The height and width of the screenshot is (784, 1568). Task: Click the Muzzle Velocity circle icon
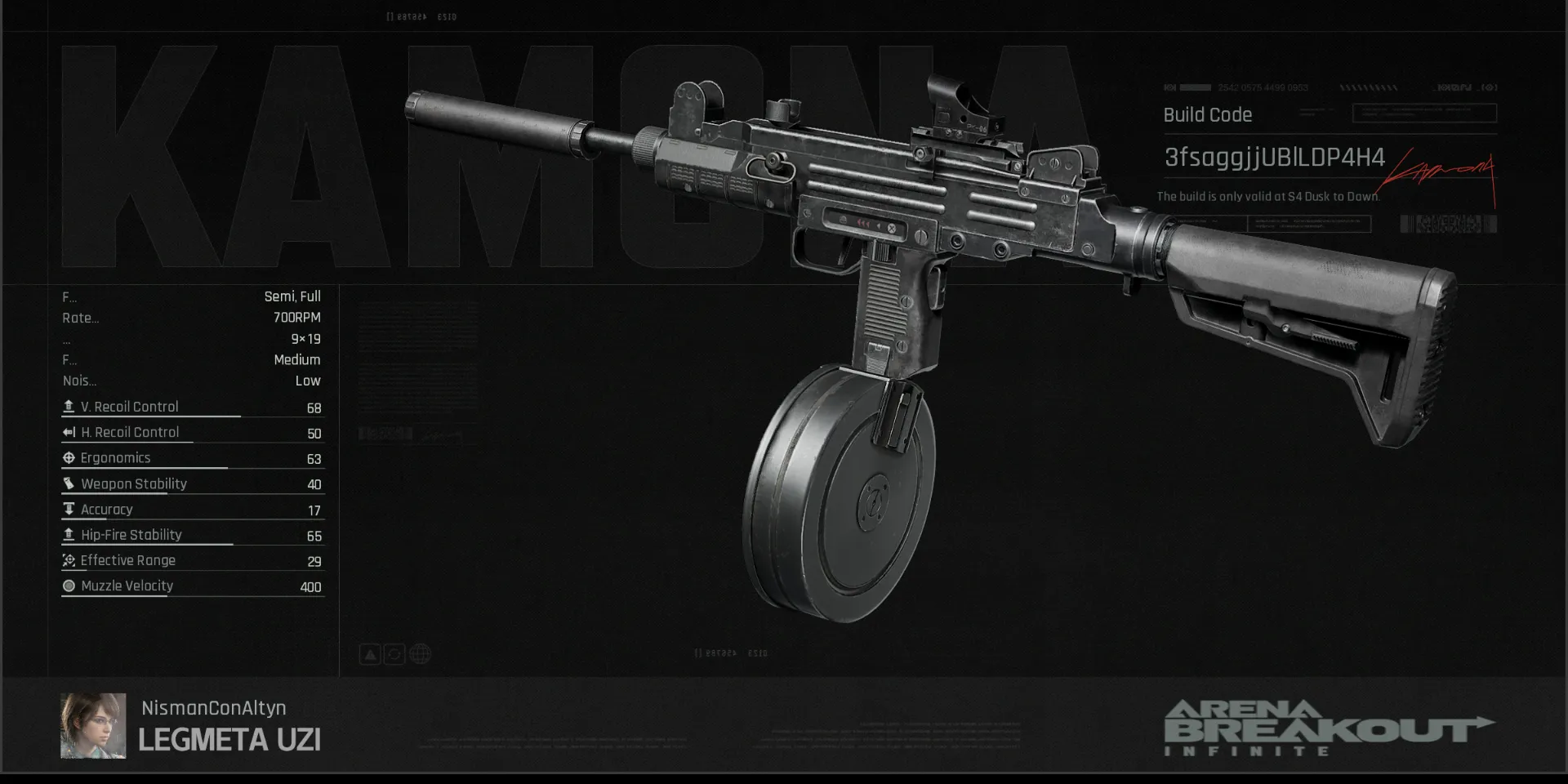click(x=69, y=586)
